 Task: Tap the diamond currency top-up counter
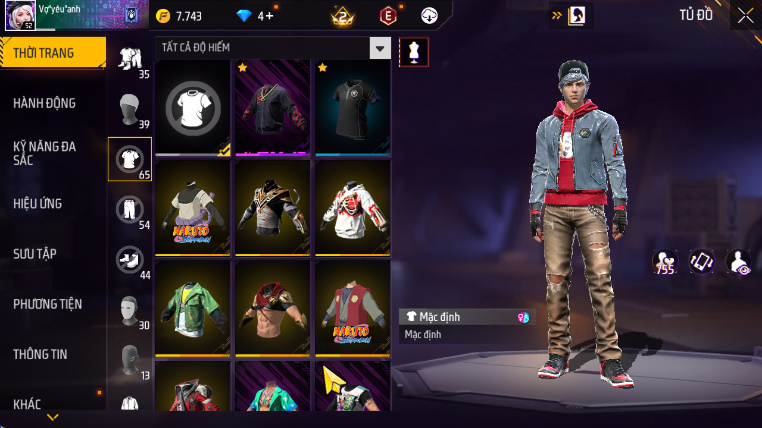pos(251,16)
